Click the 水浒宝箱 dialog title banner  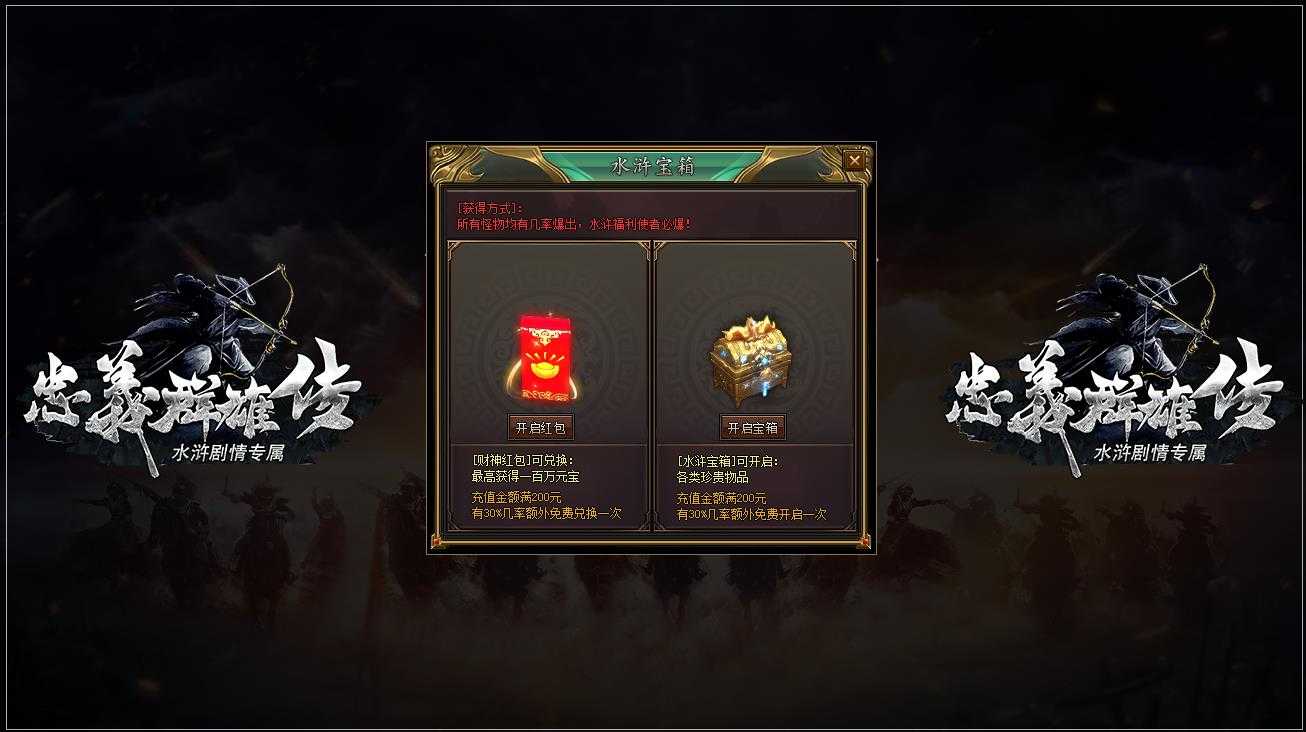(652, 165)
